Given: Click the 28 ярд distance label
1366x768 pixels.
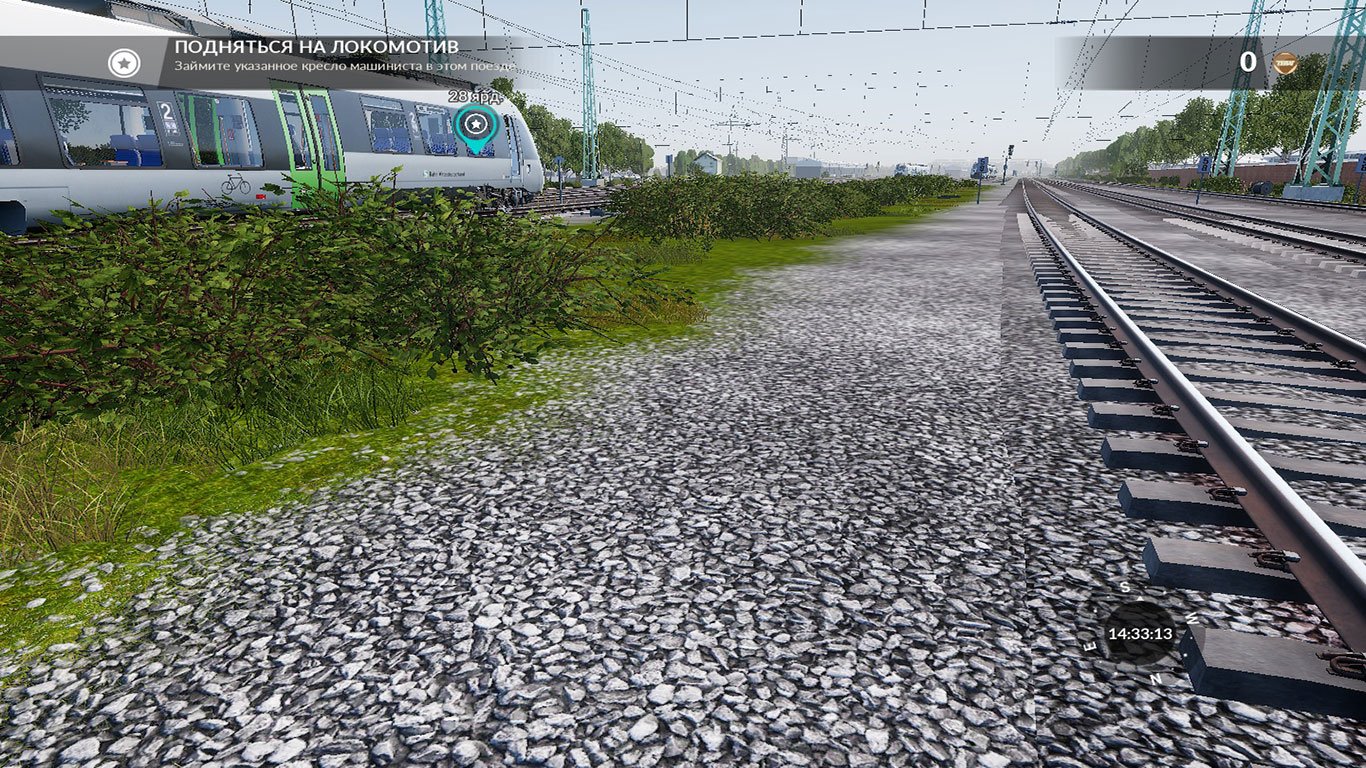Looking at the screenshot, I should click(x=475, y=96).
